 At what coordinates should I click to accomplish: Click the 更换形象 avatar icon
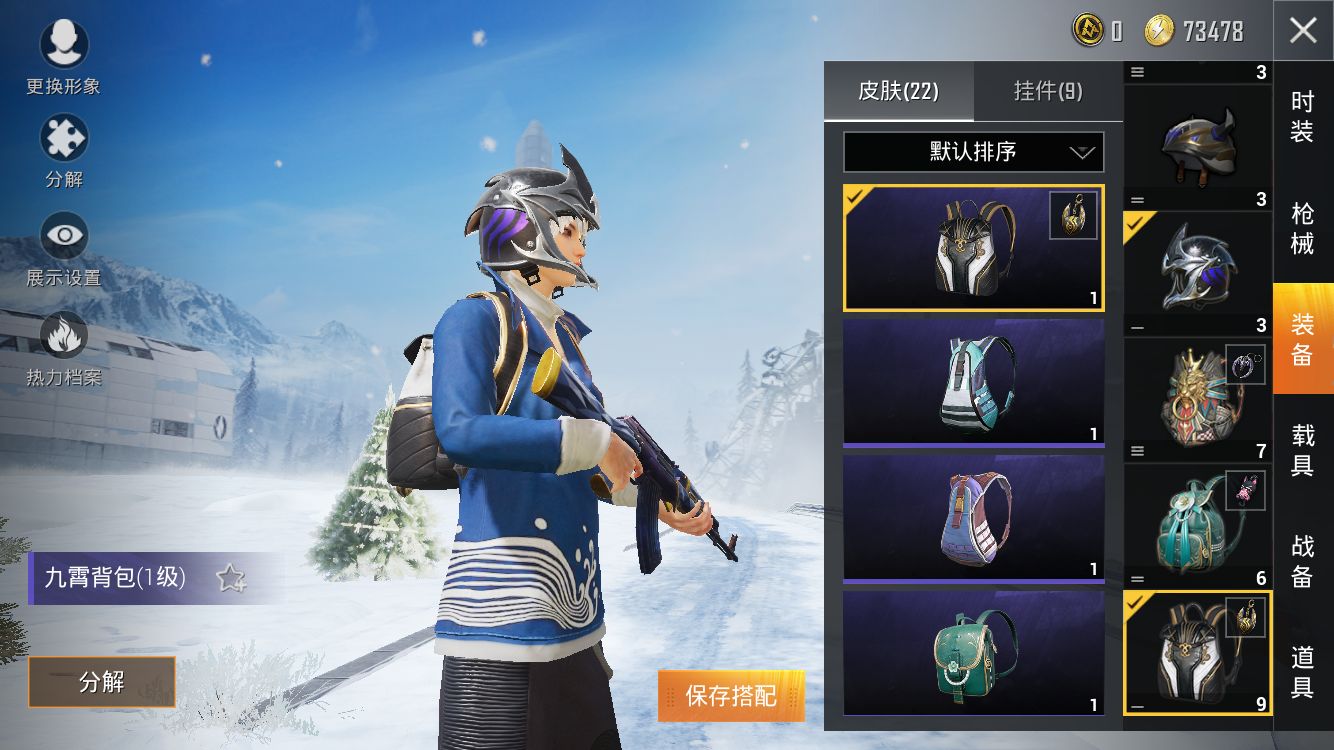point(63,45)
